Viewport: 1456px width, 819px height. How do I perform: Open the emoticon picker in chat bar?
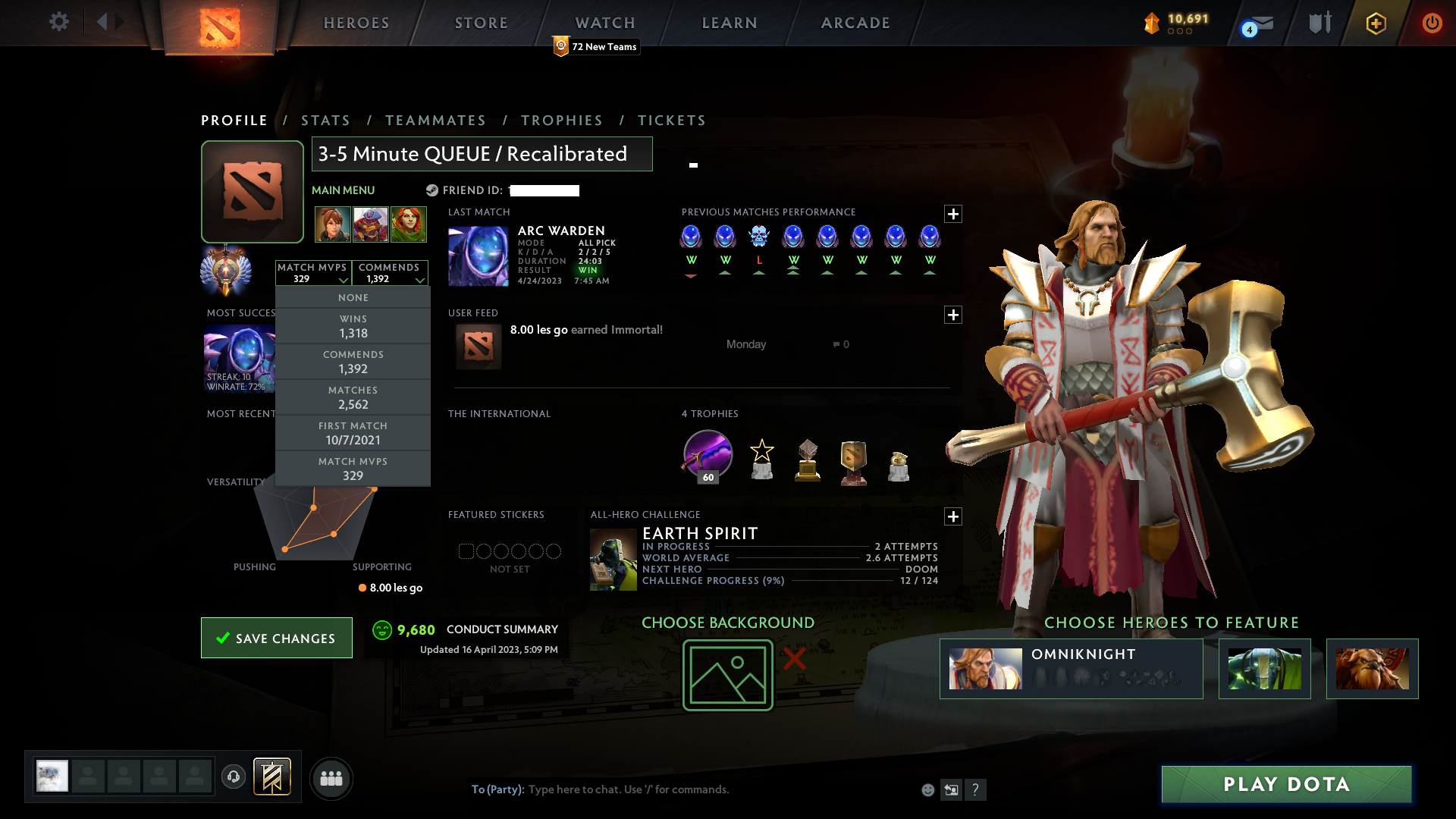pyautogui.click(x=927, y=789)
